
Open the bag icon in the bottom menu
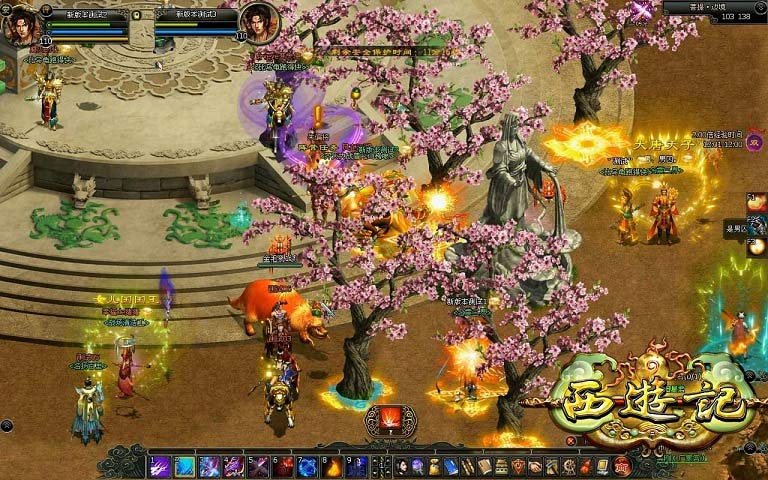pos(434,466)
